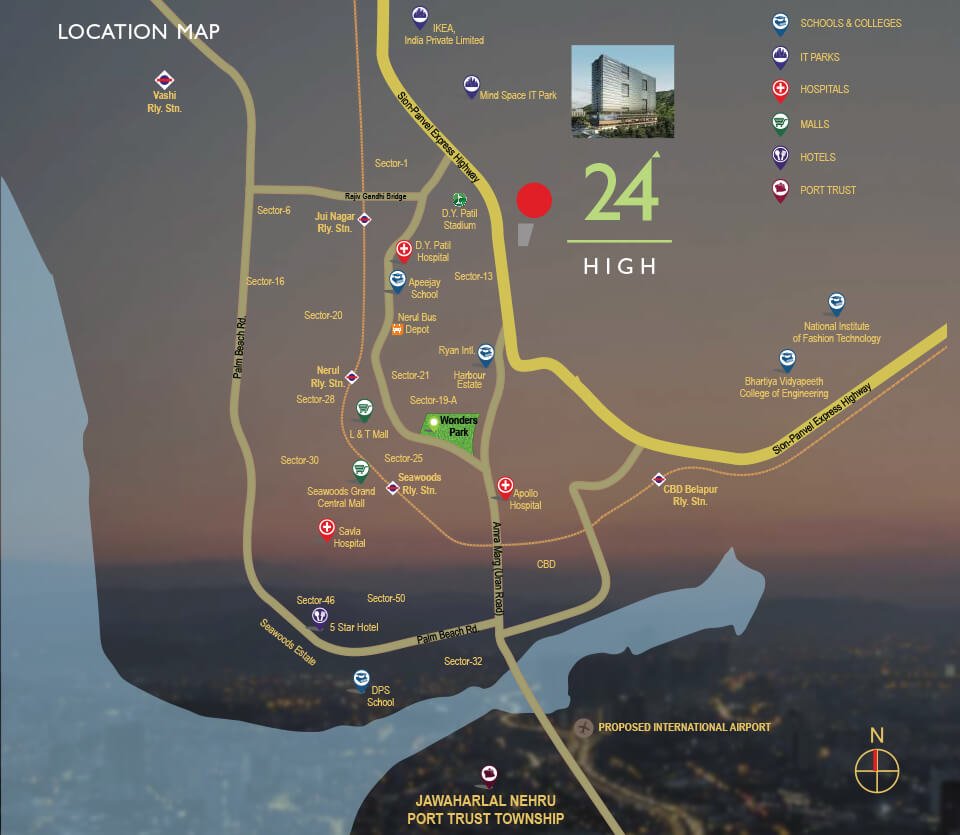This screenshot has height=835, width=960.
Task: Select the Apeejay School marker
Action: pyautogui.click(x=397, y=281)
